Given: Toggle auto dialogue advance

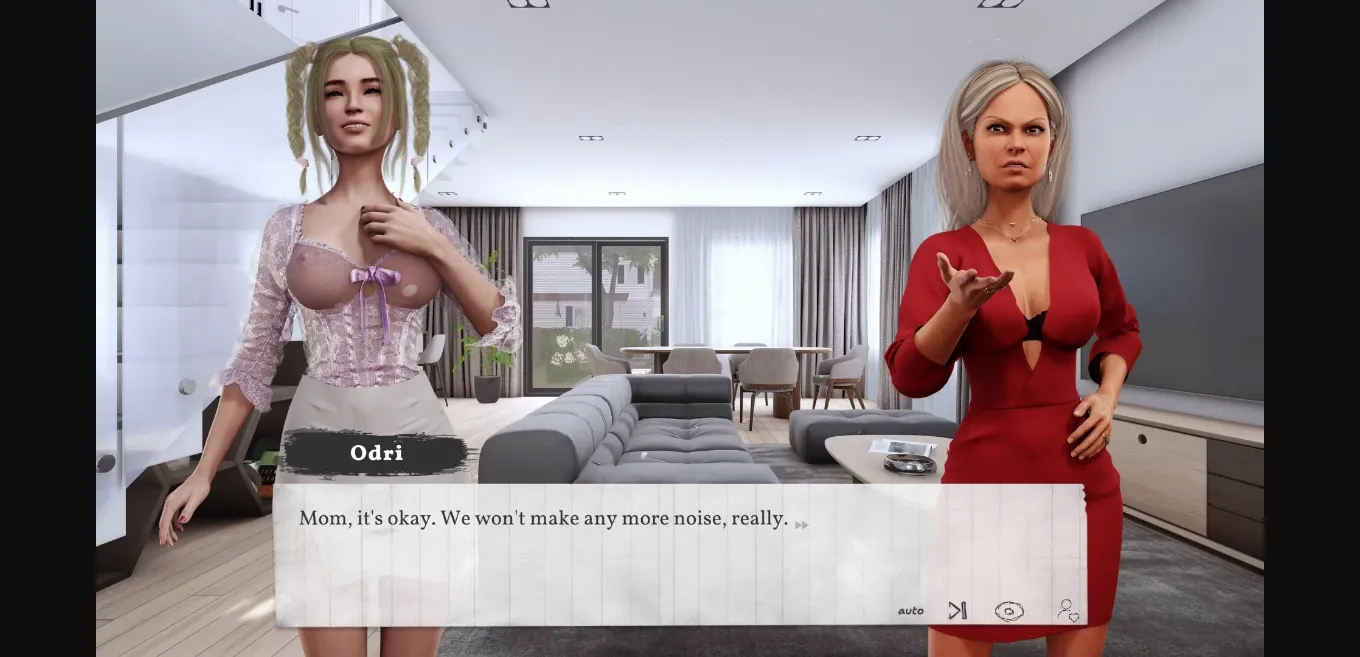Looking at the screenshot, I should click(910, 611).
